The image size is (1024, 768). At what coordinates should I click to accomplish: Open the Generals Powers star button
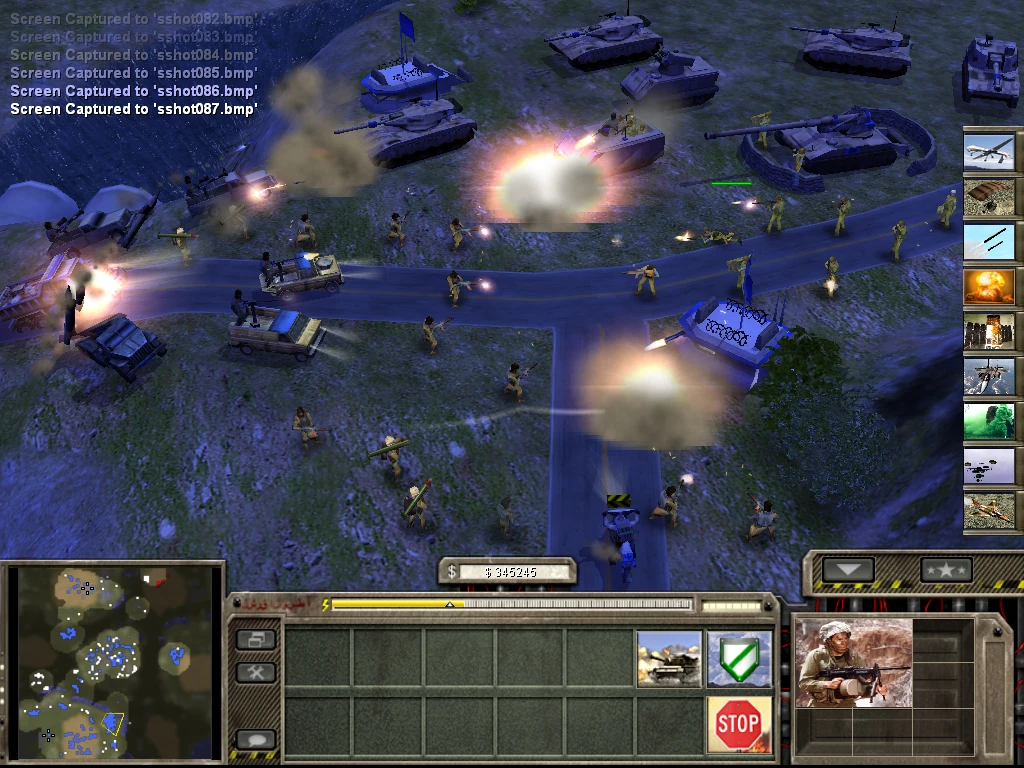pos(946,570)
